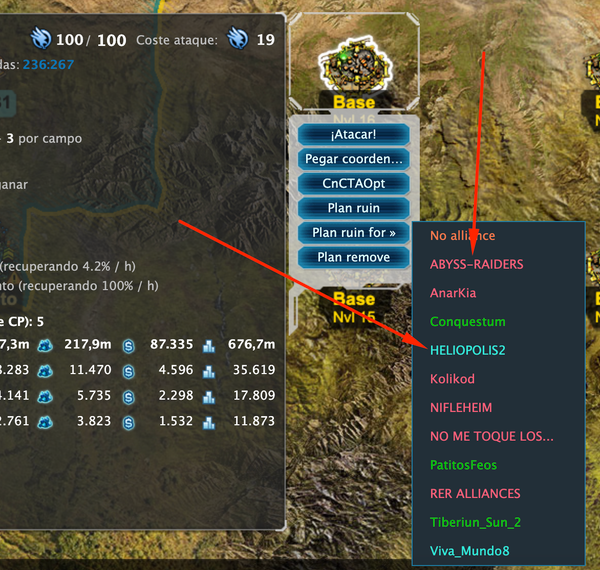Open the Plan ruin for submenu
The height and width of the screenshot is (570, 600).
353,233
